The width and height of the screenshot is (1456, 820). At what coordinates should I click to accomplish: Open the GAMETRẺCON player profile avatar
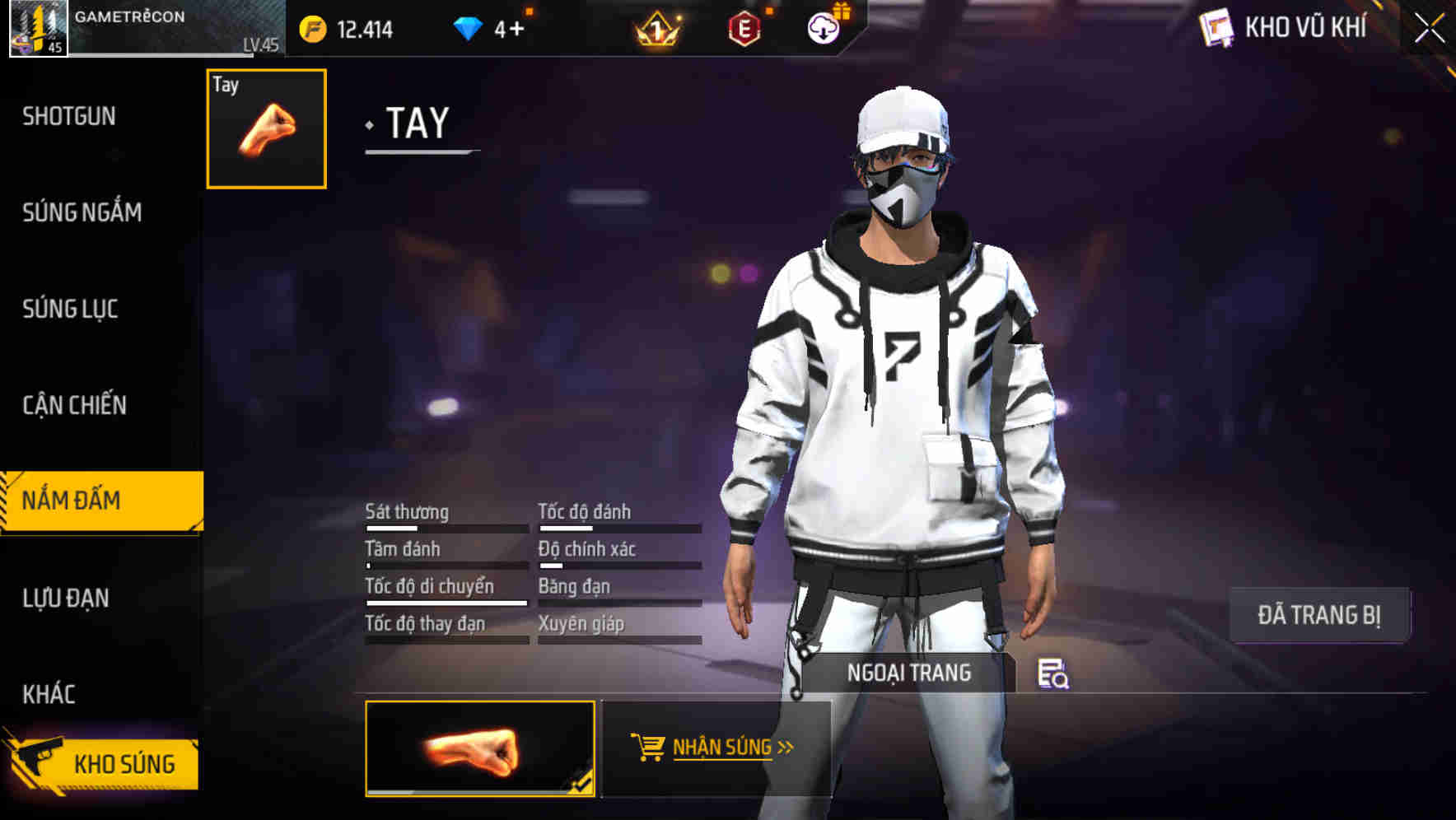point(38,29)
